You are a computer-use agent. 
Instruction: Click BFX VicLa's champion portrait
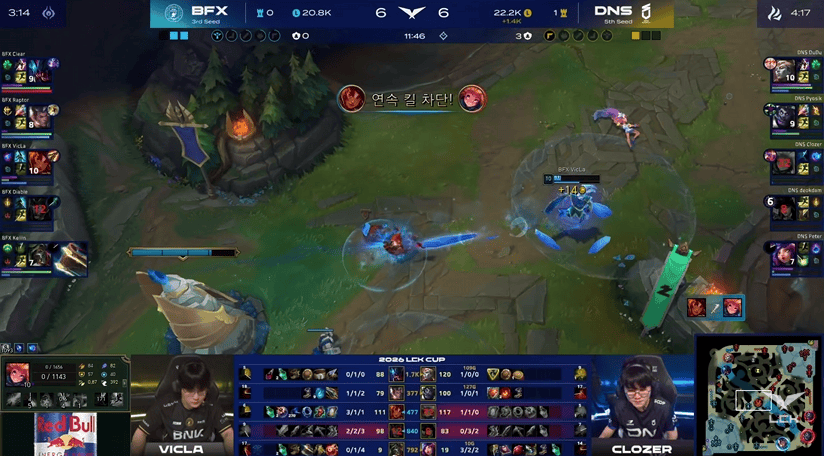(x=40, y=162)
